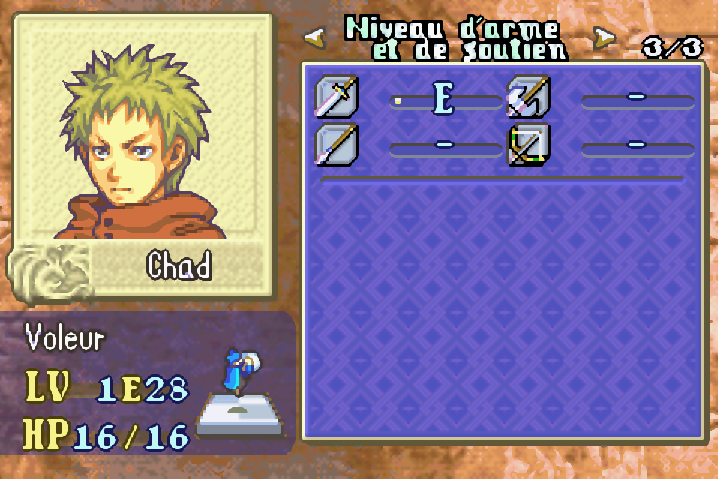Select the bow weapon rank icon
The width and height of the screenshot is (718, 479).
coord(528,143)
